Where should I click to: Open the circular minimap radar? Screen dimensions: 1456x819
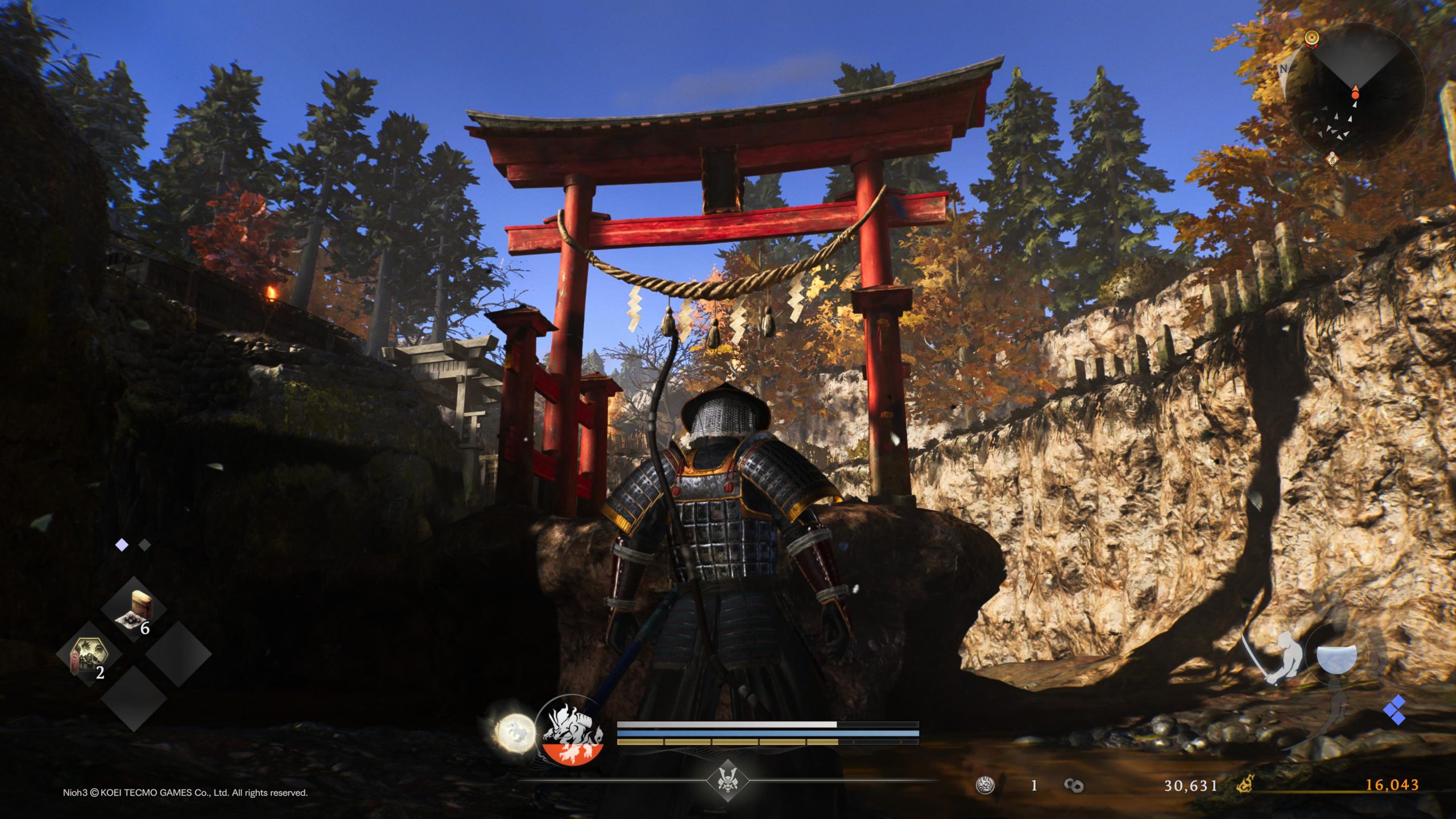(1354, 94)
